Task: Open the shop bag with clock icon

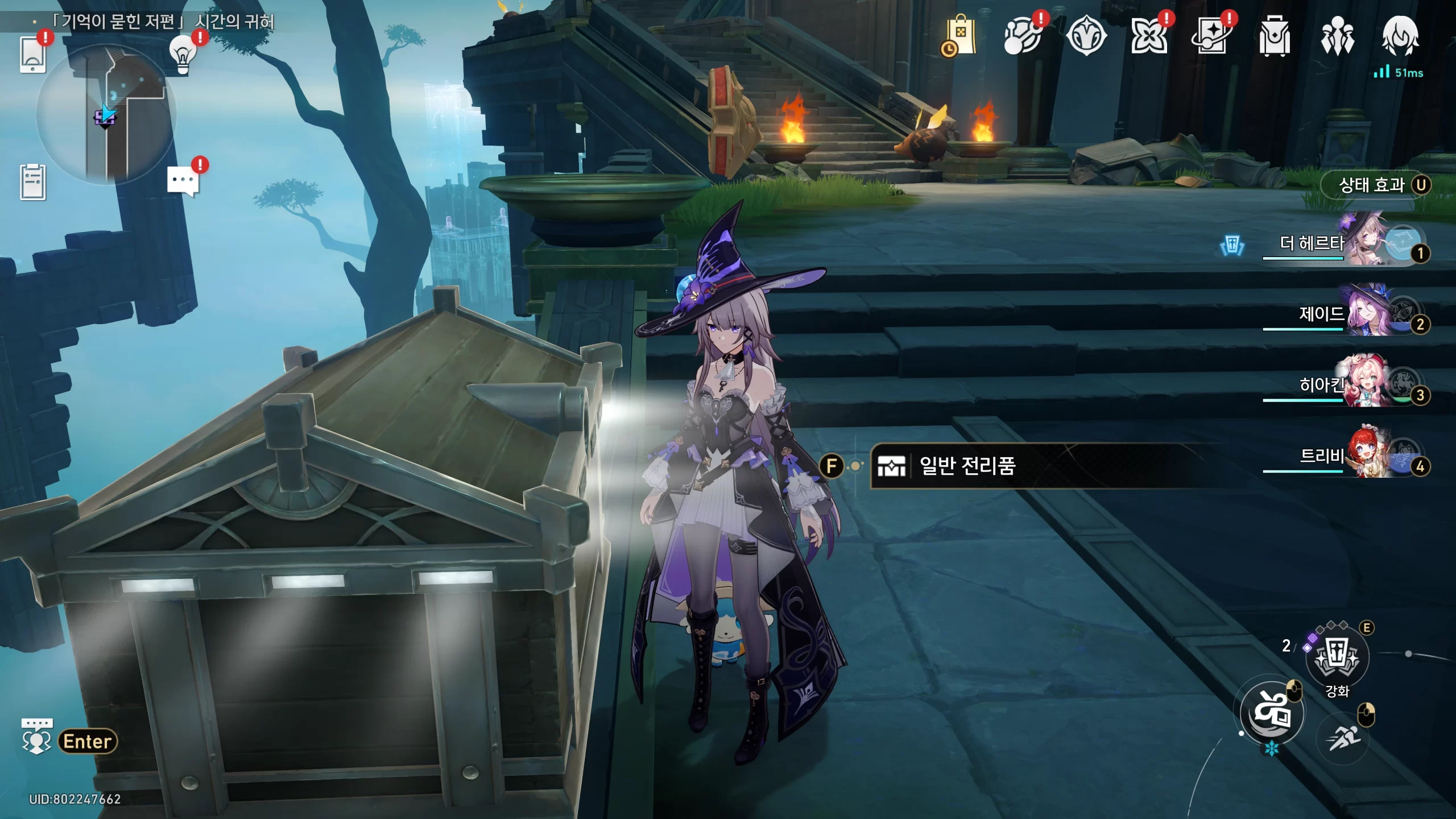Action: 961,36
